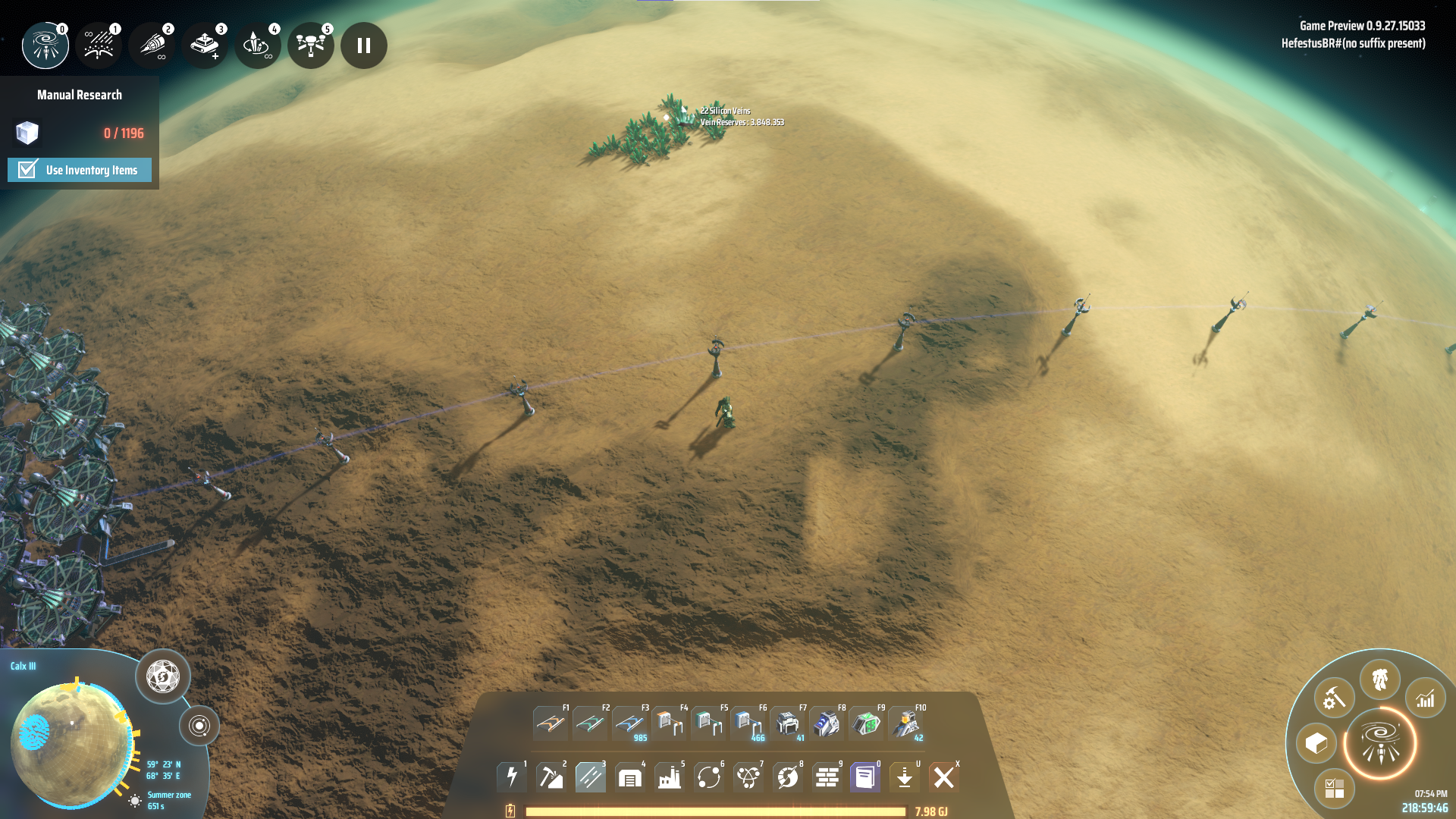
Task: Select the drill engine research queue slot 2
Action: click(x=152, y=45)
